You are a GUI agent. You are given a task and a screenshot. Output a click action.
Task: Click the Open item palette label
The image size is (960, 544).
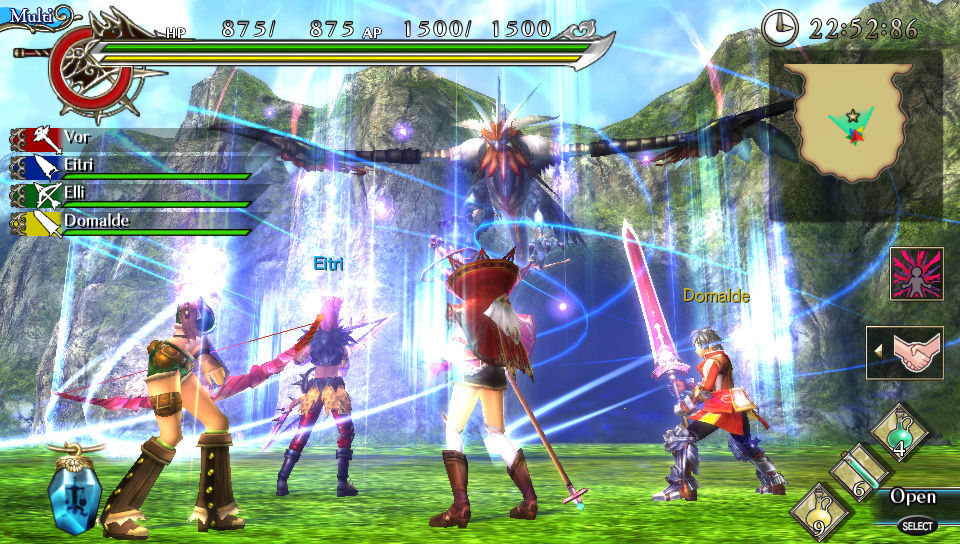click(912, 496)
